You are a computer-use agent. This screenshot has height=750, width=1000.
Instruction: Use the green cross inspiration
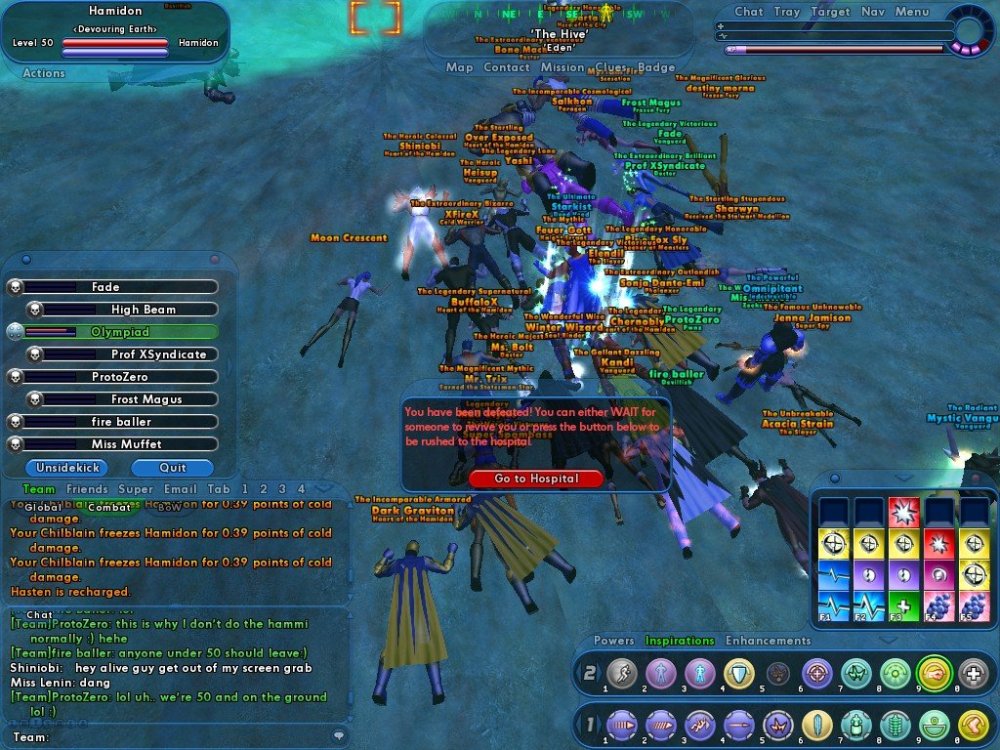(901, 606)
